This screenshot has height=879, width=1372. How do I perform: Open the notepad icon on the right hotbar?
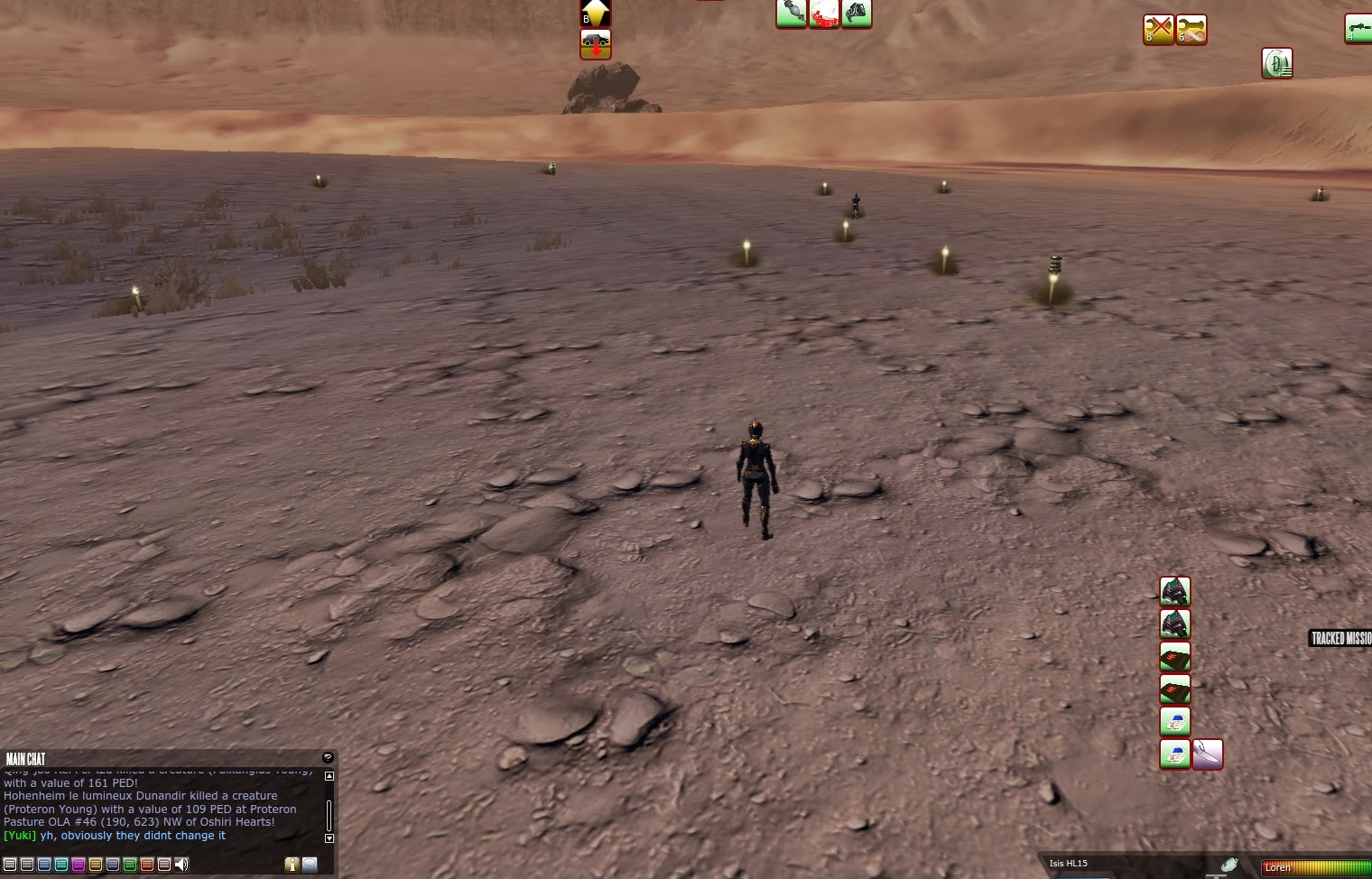point(1175,722)
